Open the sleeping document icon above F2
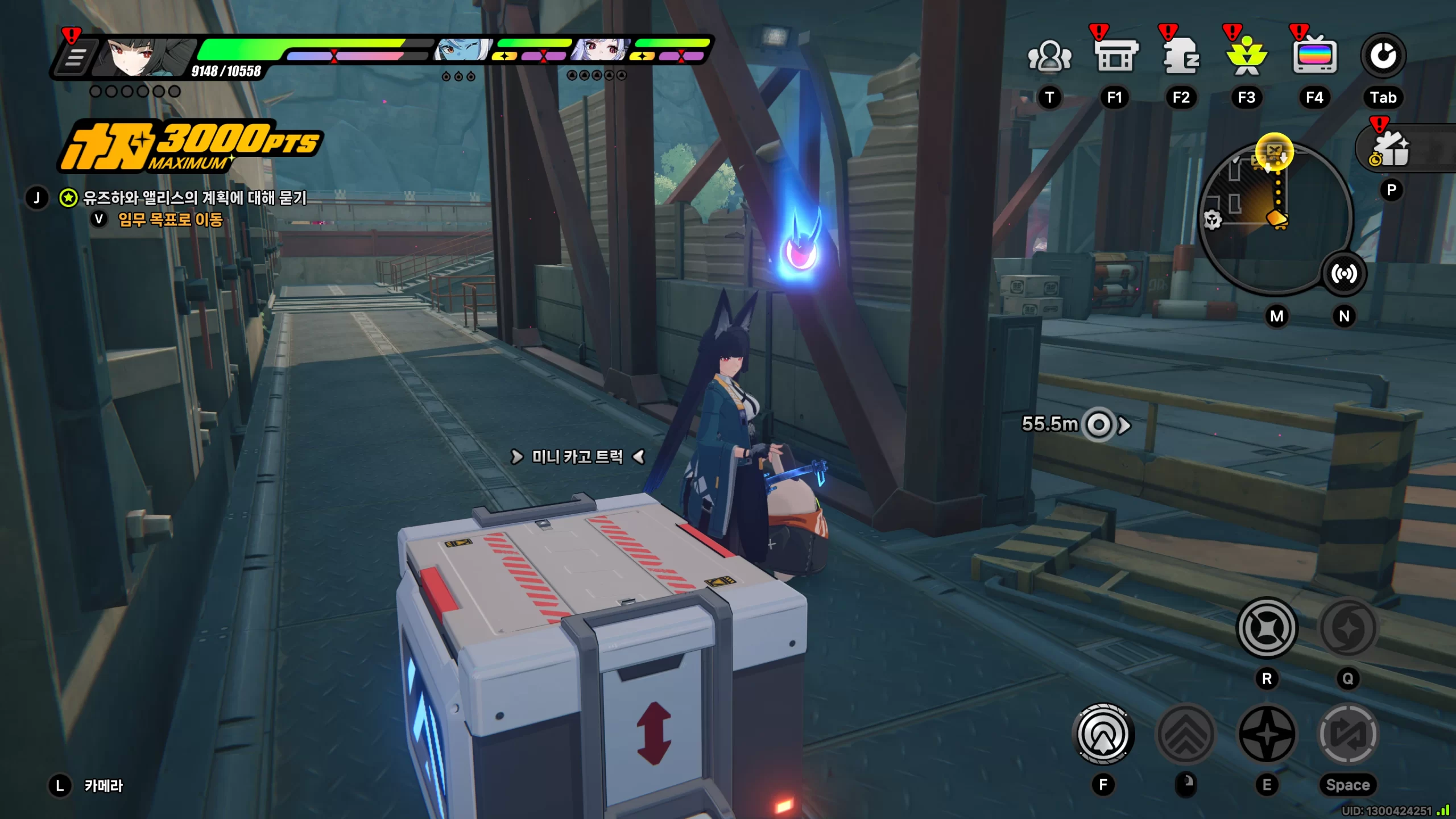Image resolution: width=1456 pixels, height=819 pixels. click(1181, 57)
